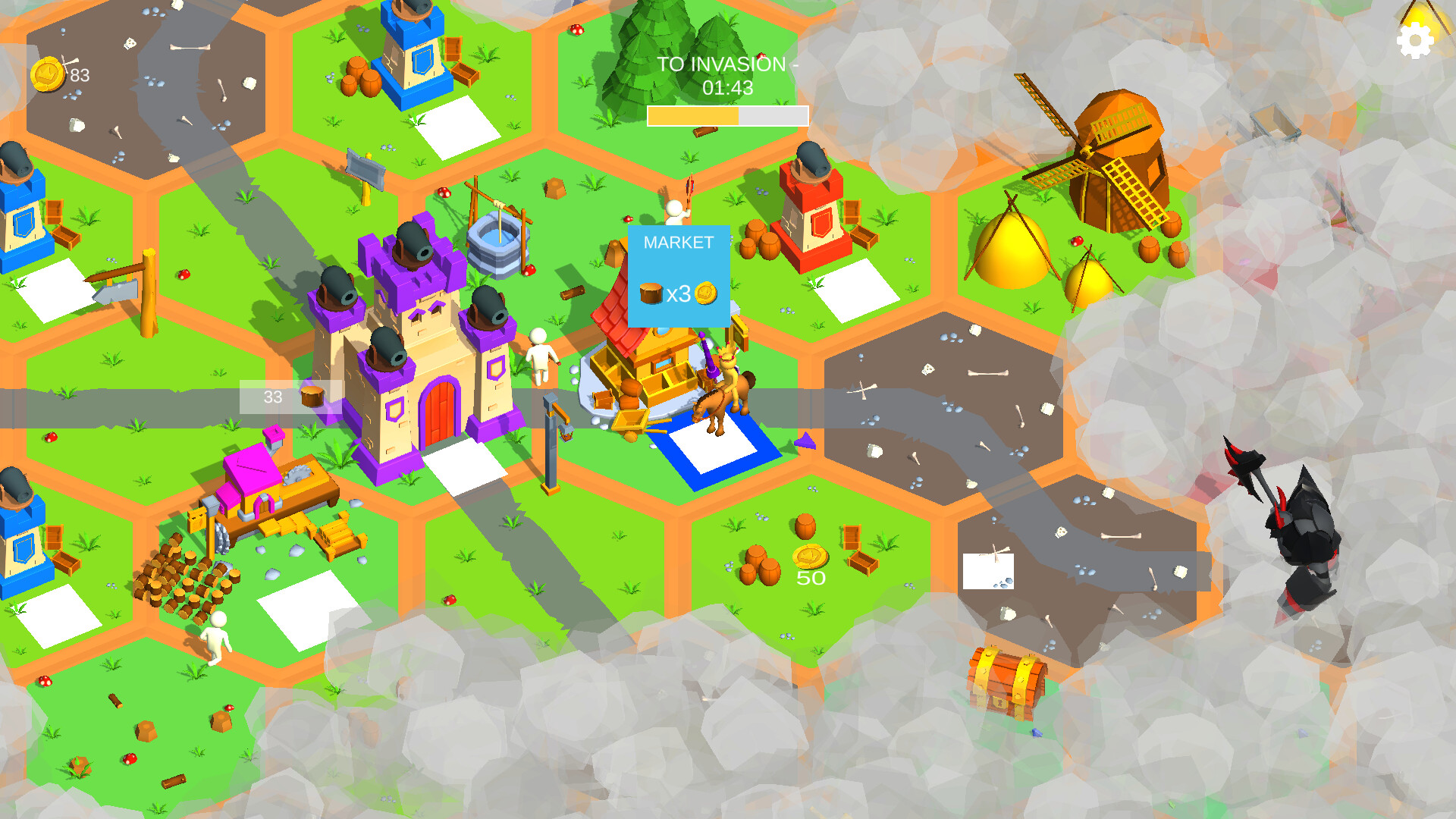Image resolution: width=1456 pixels, height=819 pixels.
Task: Click the crown coin currency icon
Action: 47,74
